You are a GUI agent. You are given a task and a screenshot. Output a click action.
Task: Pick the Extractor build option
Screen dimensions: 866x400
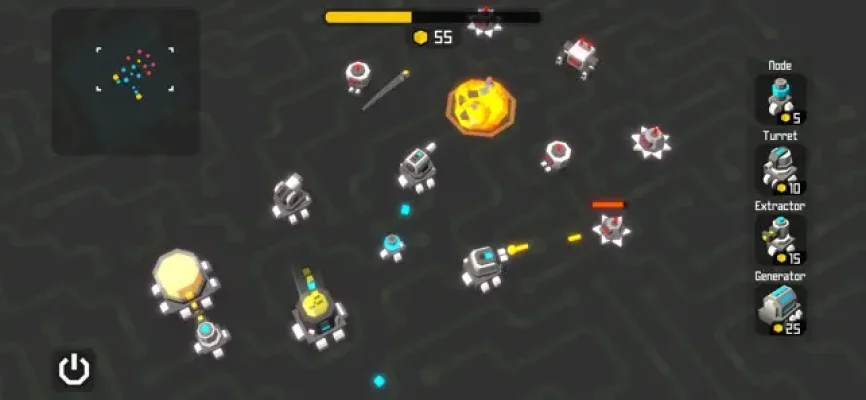point(780,239)
